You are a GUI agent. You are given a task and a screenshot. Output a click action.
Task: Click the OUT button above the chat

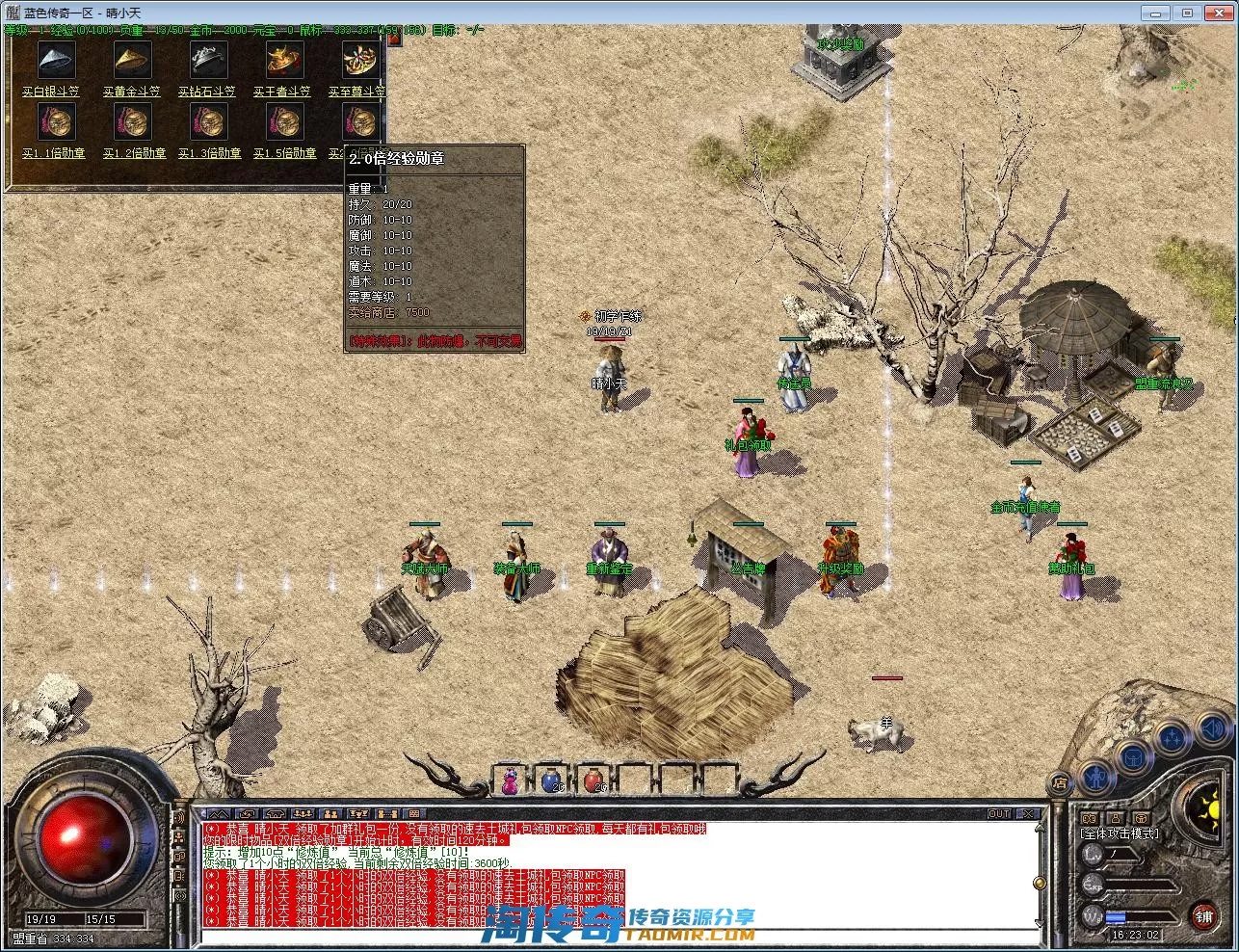tap(1000, 814)
